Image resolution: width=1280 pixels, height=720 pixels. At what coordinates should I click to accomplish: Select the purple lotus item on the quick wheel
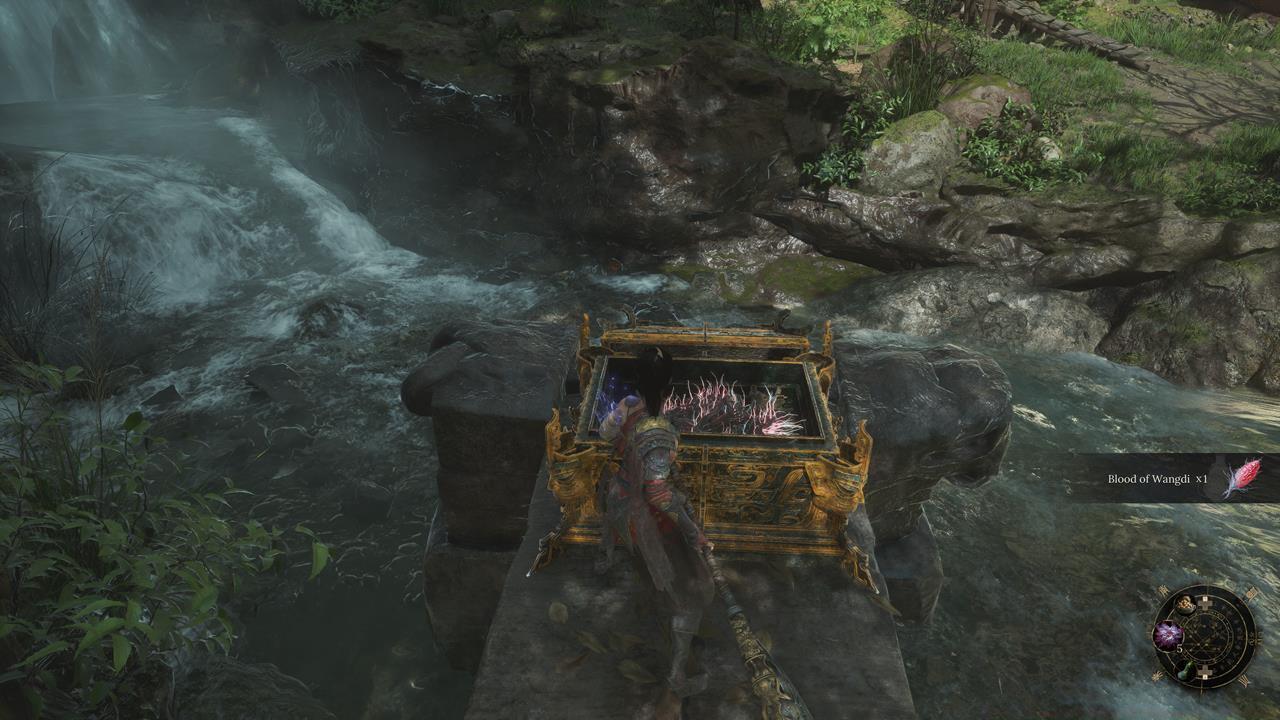coord(1167,636)
